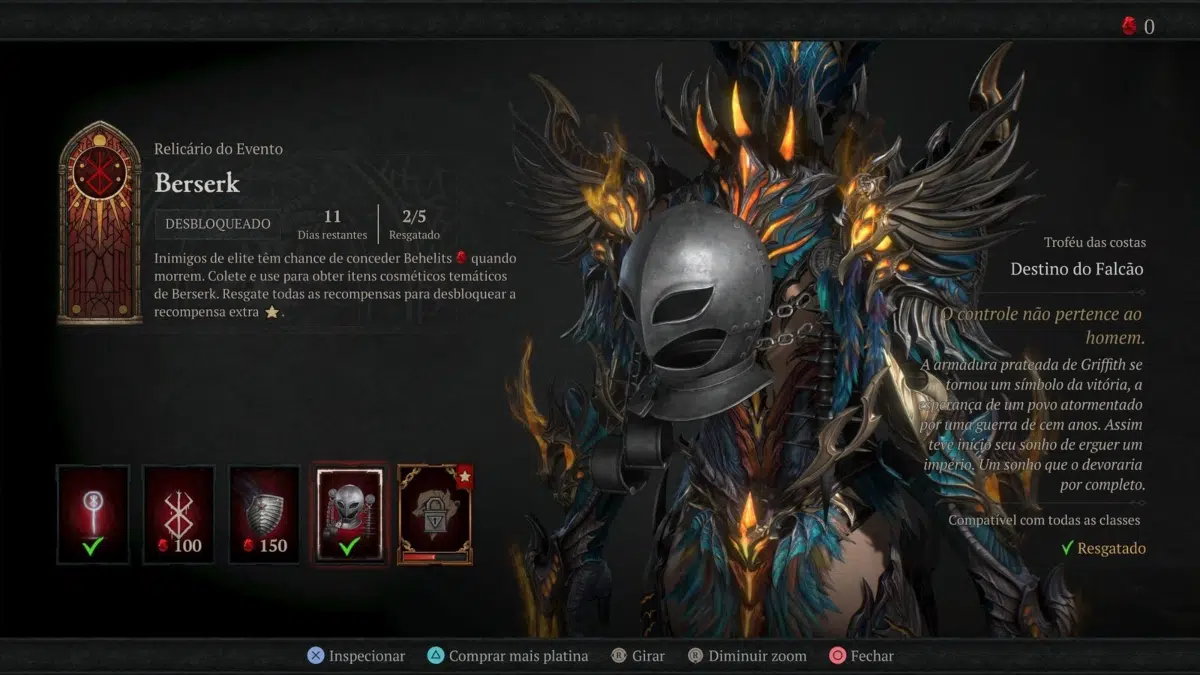Open the starred bonus reward tile

pos(435,514)
